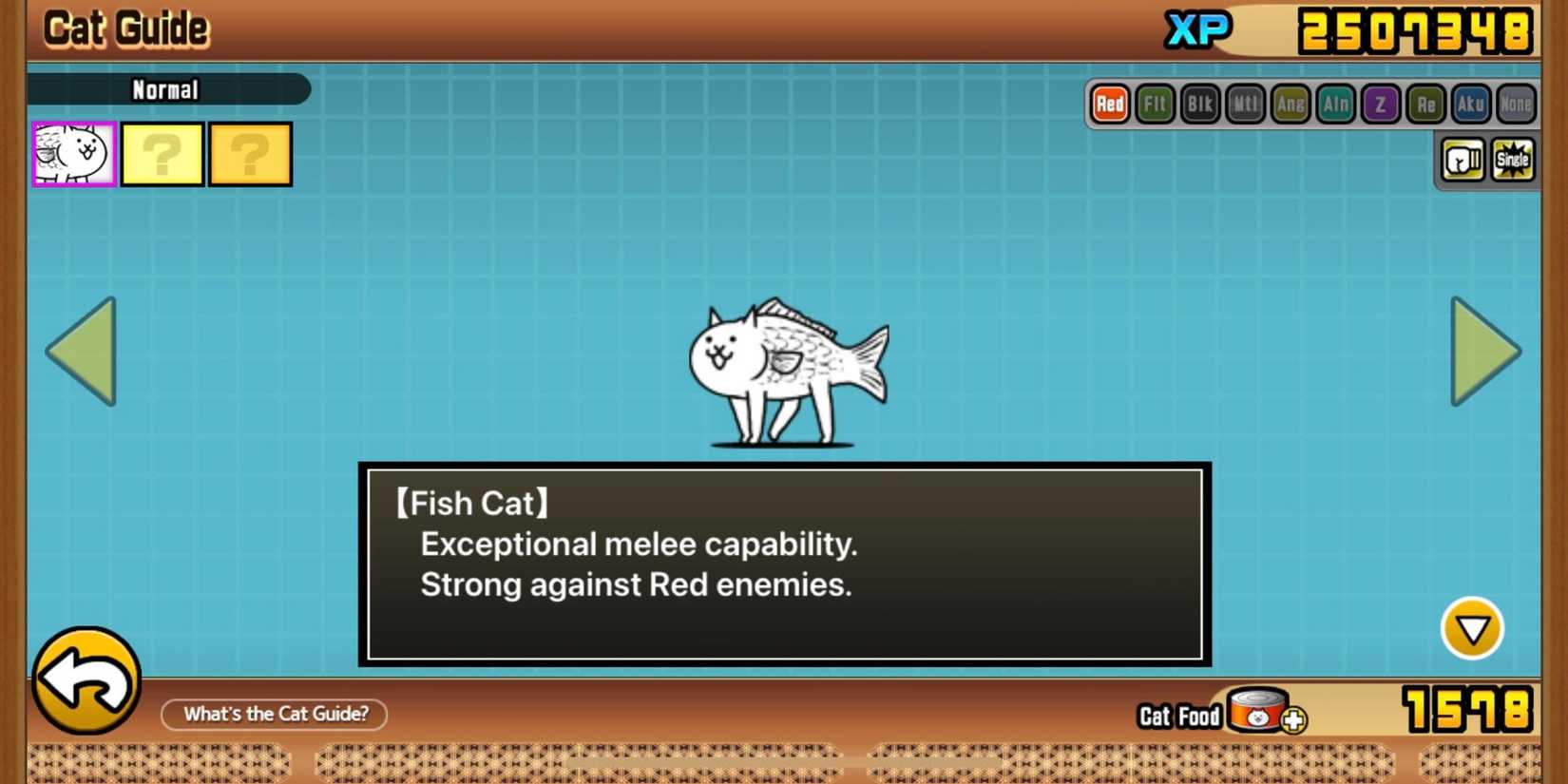Filter by Floating enemies with the Flt icon
Image resolution: width=1568 pixels, height=784 pixels.
[1154, 105]
